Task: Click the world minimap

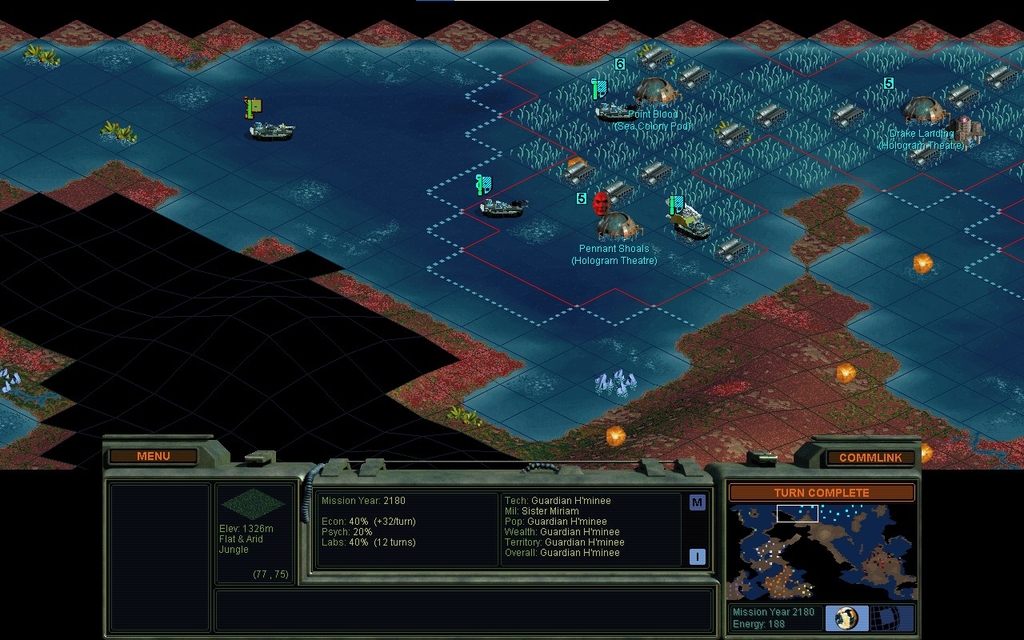Action: click(820, 552)
